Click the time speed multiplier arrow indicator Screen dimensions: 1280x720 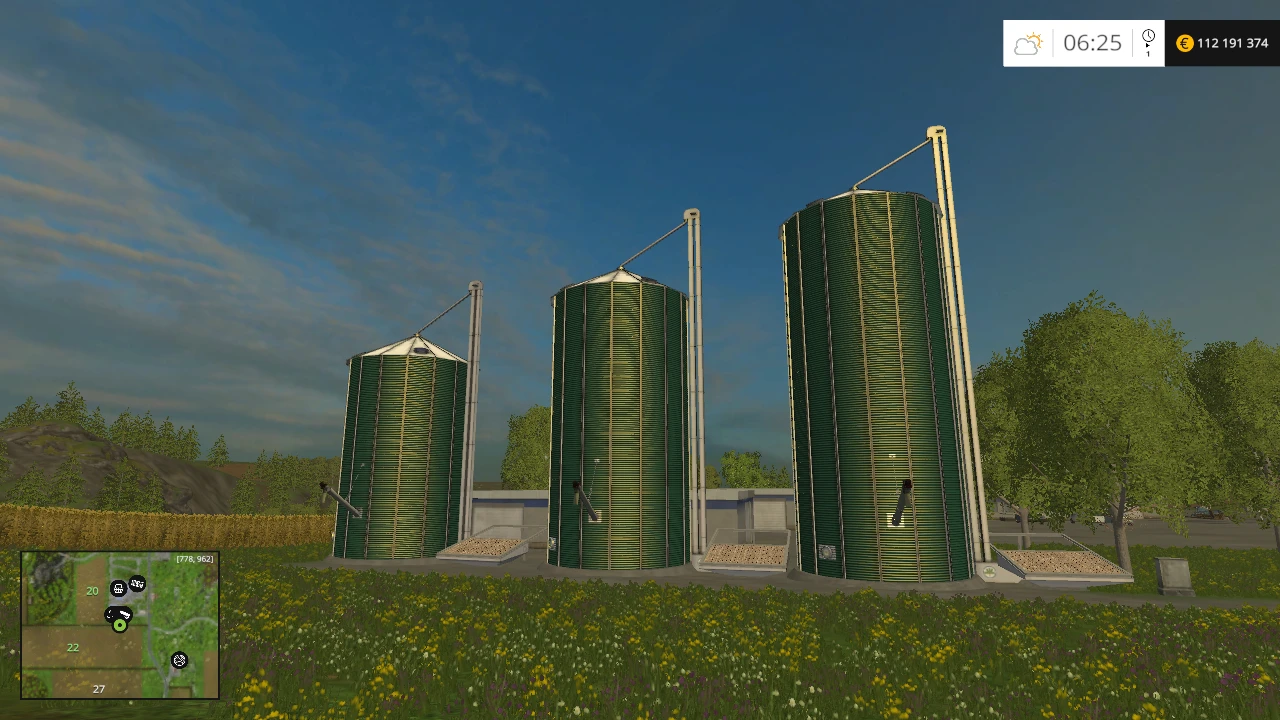[1148, 49]
